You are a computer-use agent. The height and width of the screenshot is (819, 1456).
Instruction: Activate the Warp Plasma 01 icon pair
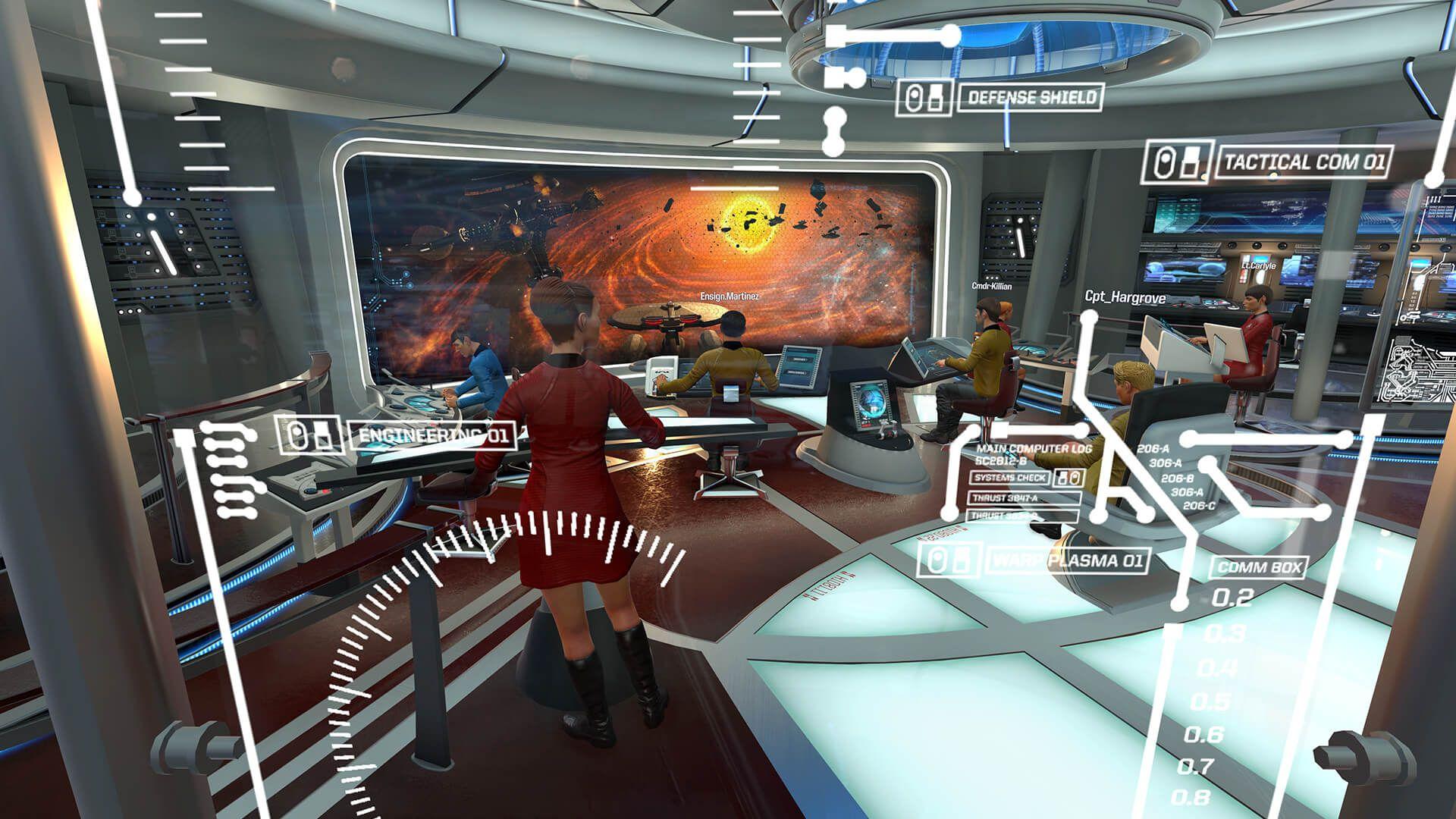click(948, 561)
